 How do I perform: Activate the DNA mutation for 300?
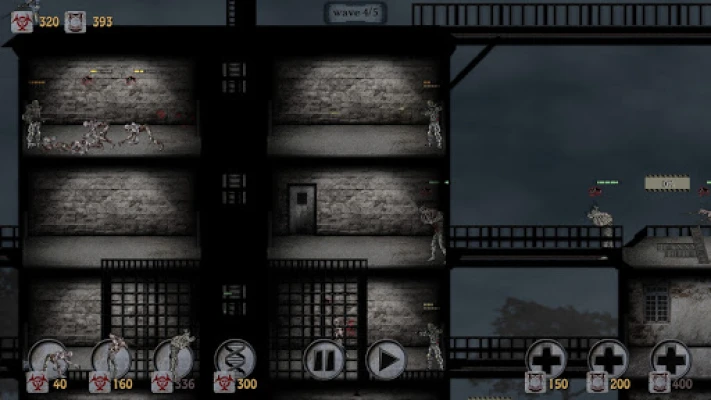coord(235,358)
